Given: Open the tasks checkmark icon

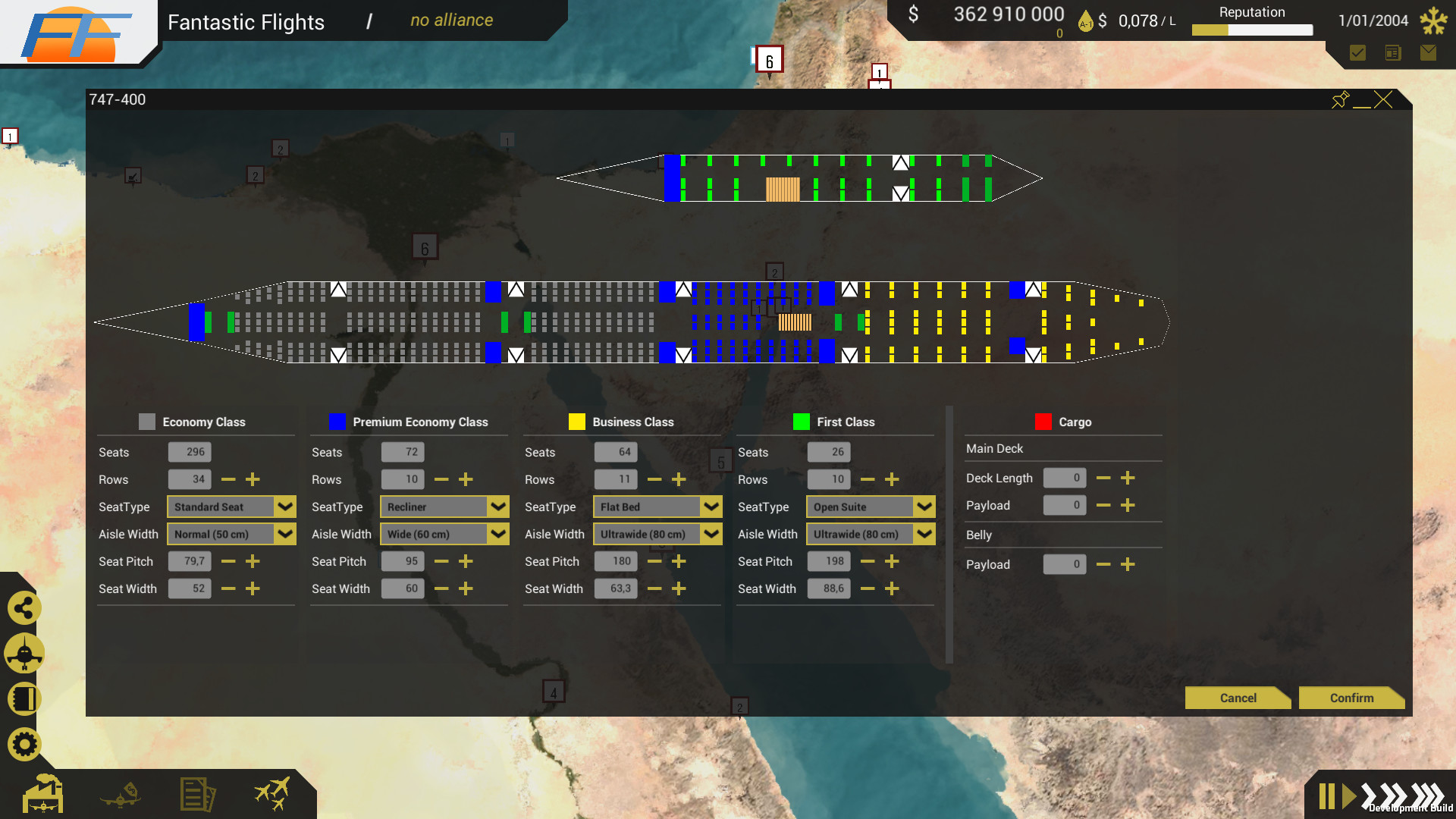Looking at the screenshot, I should (1357, 53).
